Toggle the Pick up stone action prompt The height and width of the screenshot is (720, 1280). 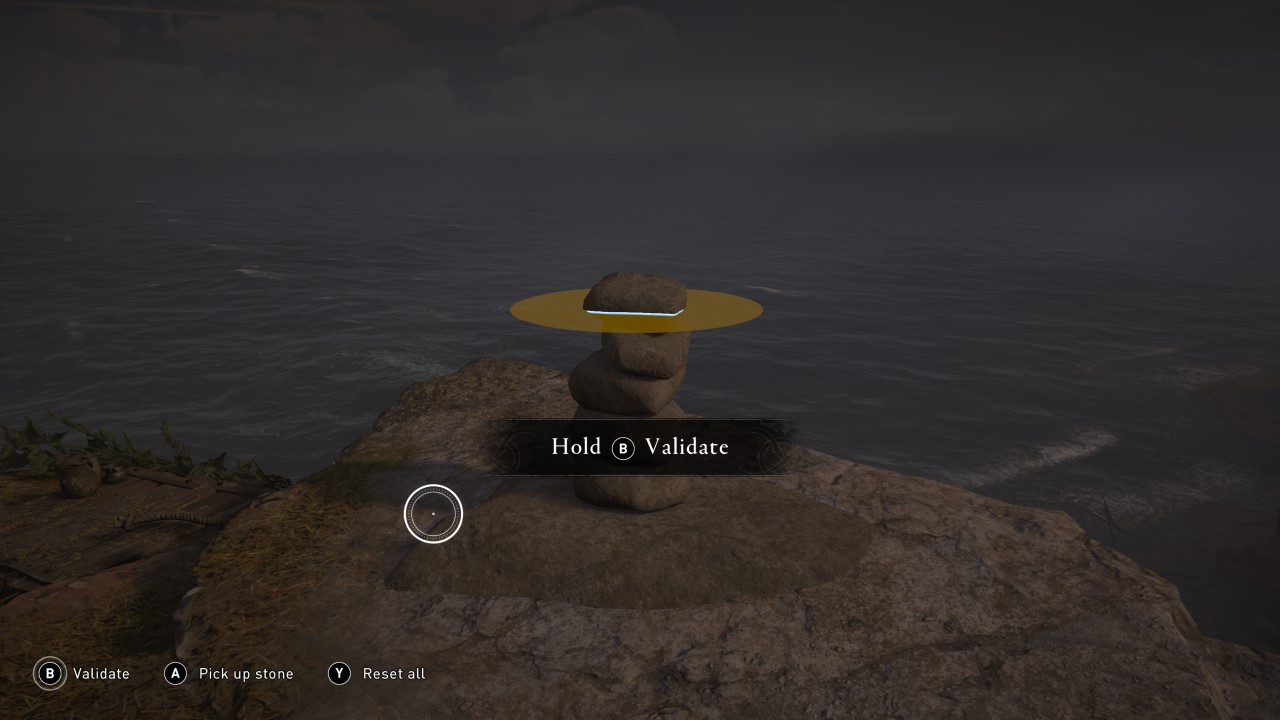point(229,674)
